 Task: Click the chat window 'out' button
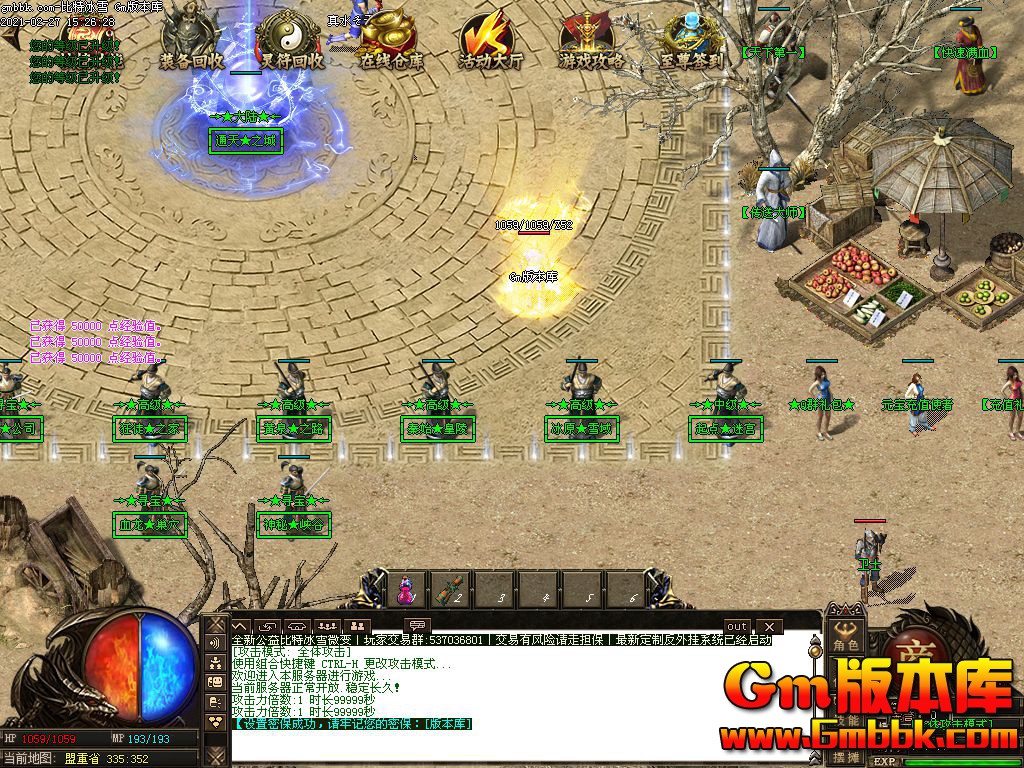click(737, 627)
